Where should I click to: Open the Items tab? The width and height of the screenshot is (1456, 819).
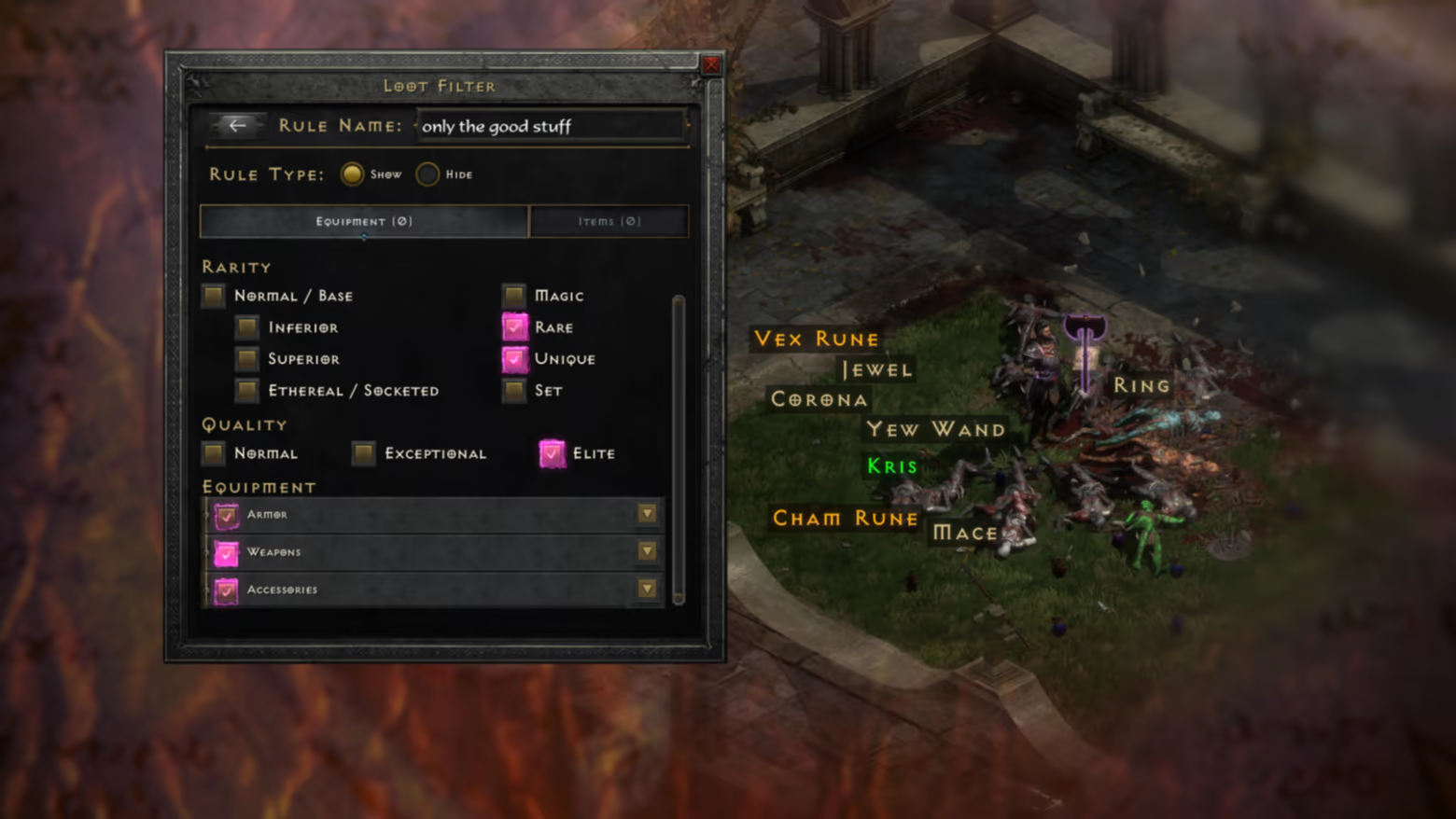click(609, 221)
